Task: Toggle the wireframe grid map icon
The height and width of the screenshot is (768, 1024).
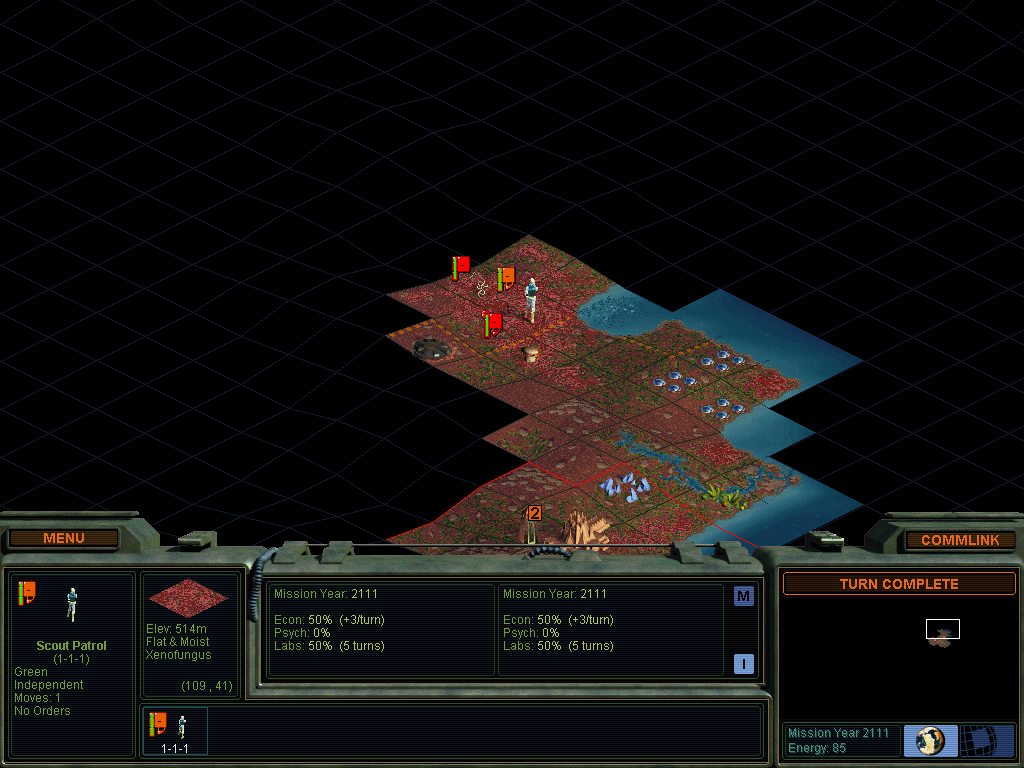Action: coord(986,740)
